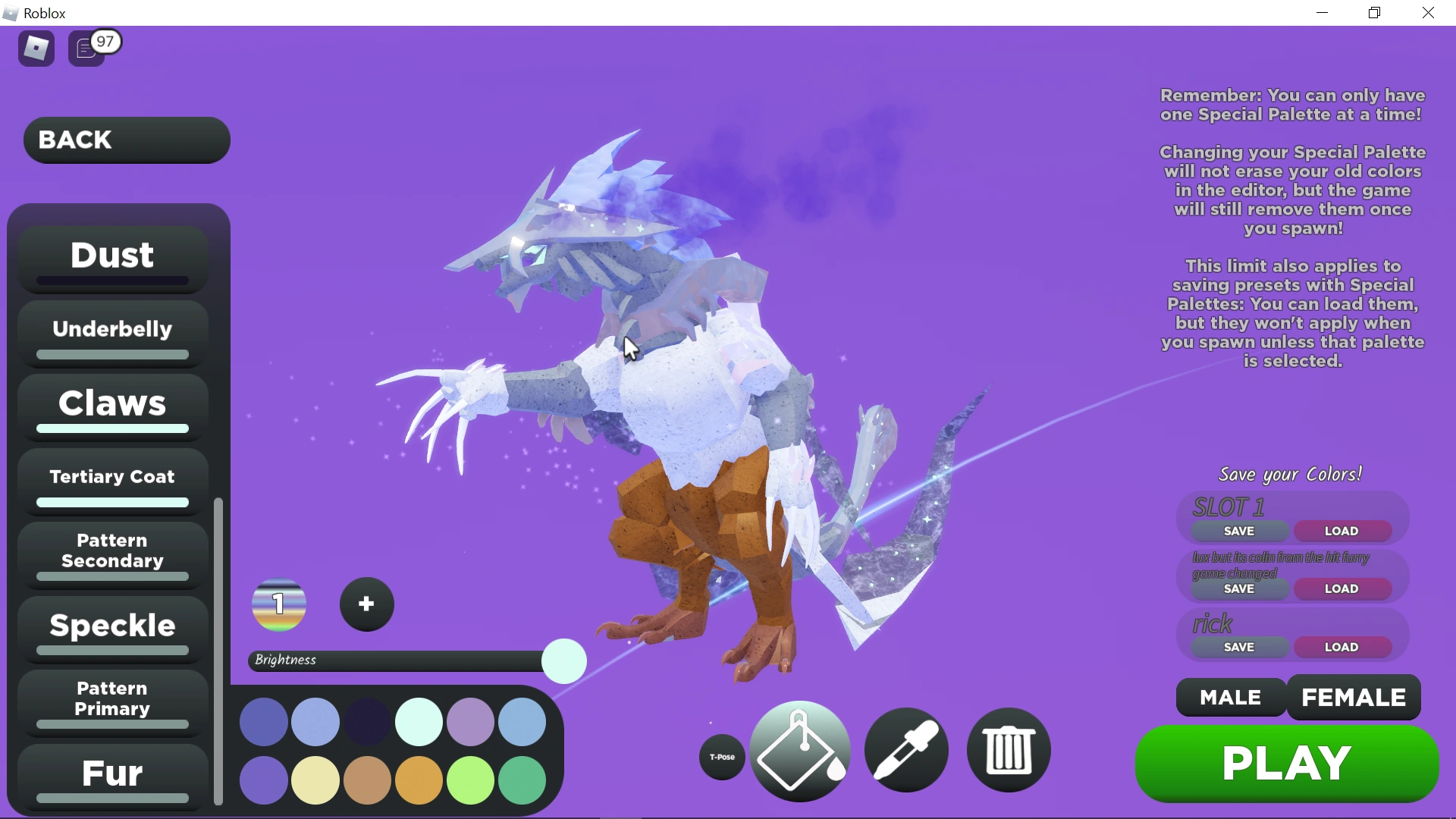
Task: Select palette number 1 thumbnail
Action: (x=278, y=604)
